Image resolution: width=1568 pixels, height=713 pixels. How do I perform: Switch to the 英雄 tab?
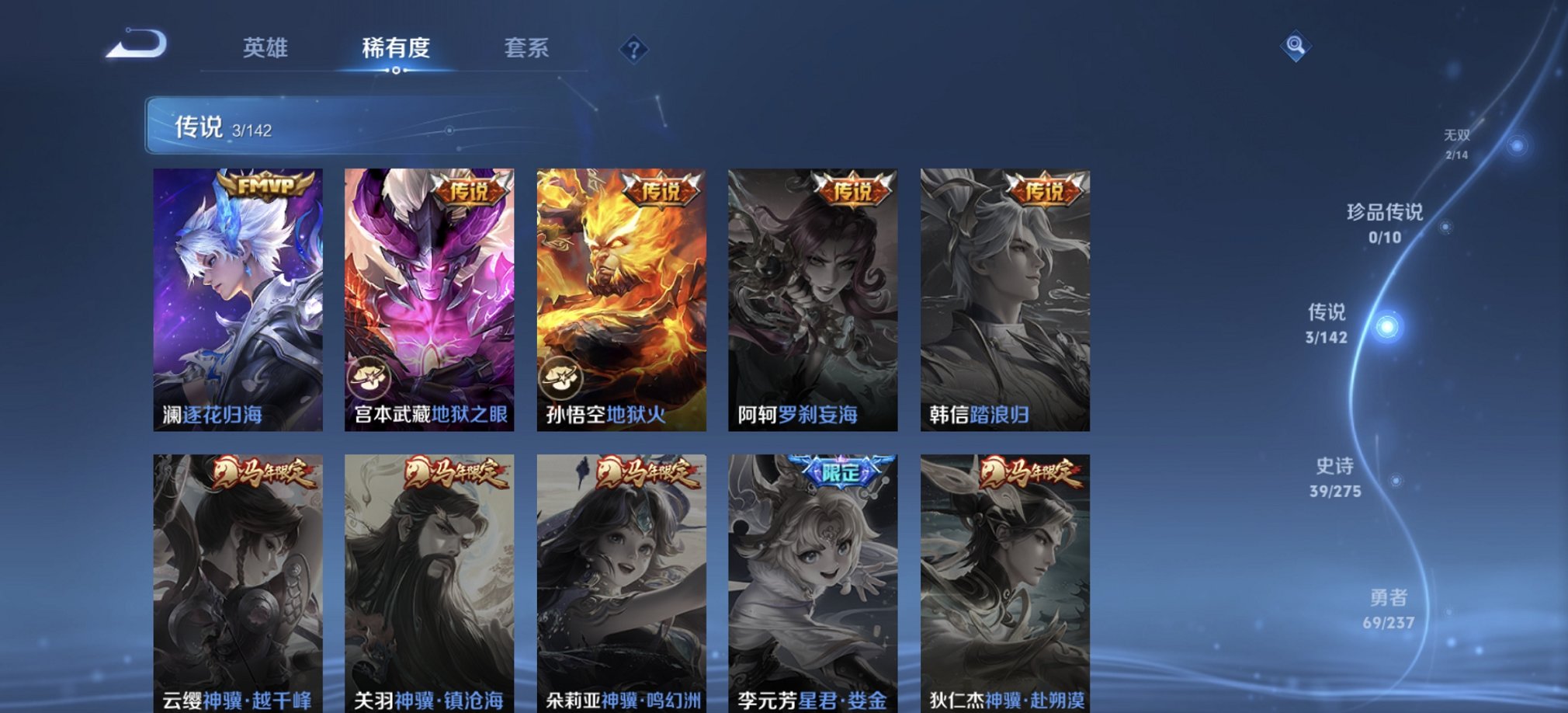(x=264, y=49)
